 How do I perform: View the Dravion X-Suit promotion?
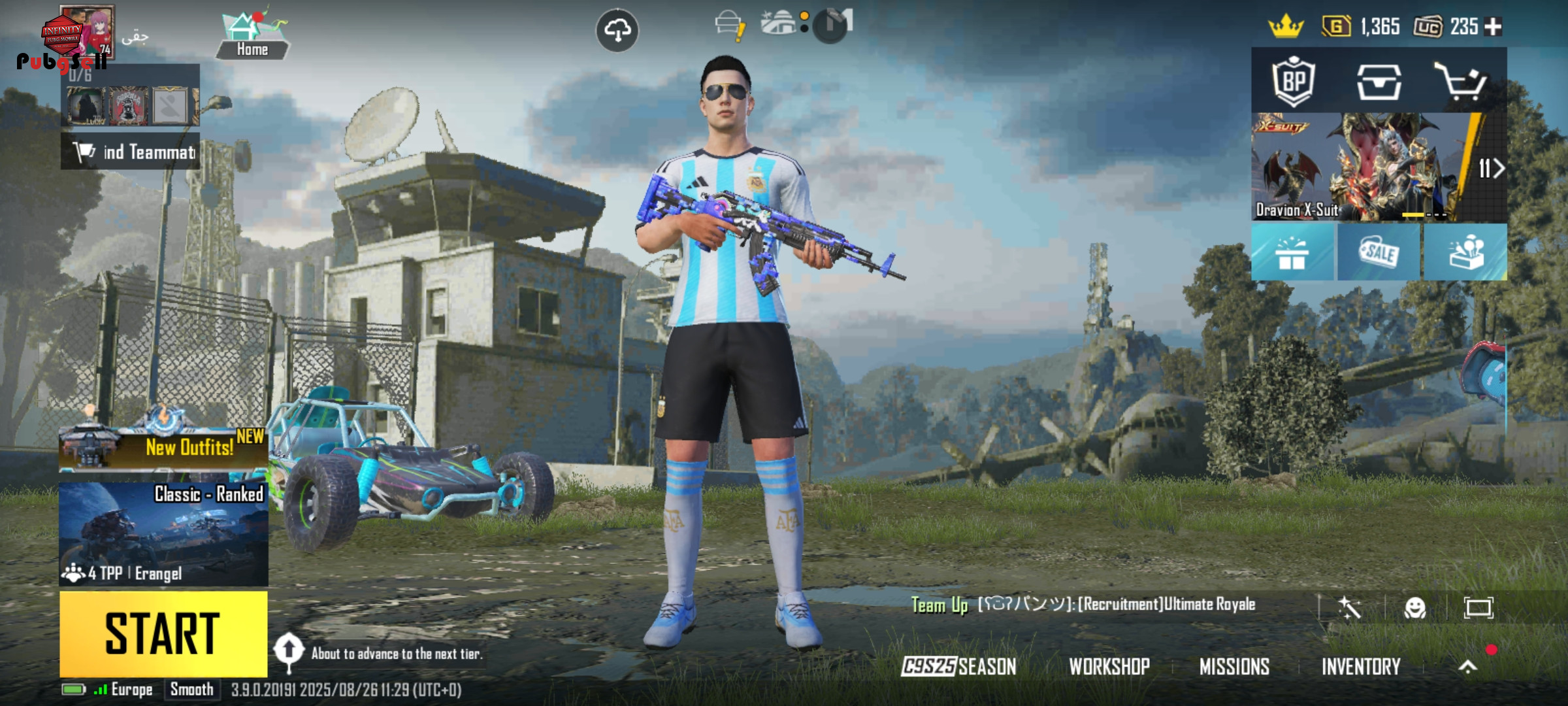[1359, 167]
